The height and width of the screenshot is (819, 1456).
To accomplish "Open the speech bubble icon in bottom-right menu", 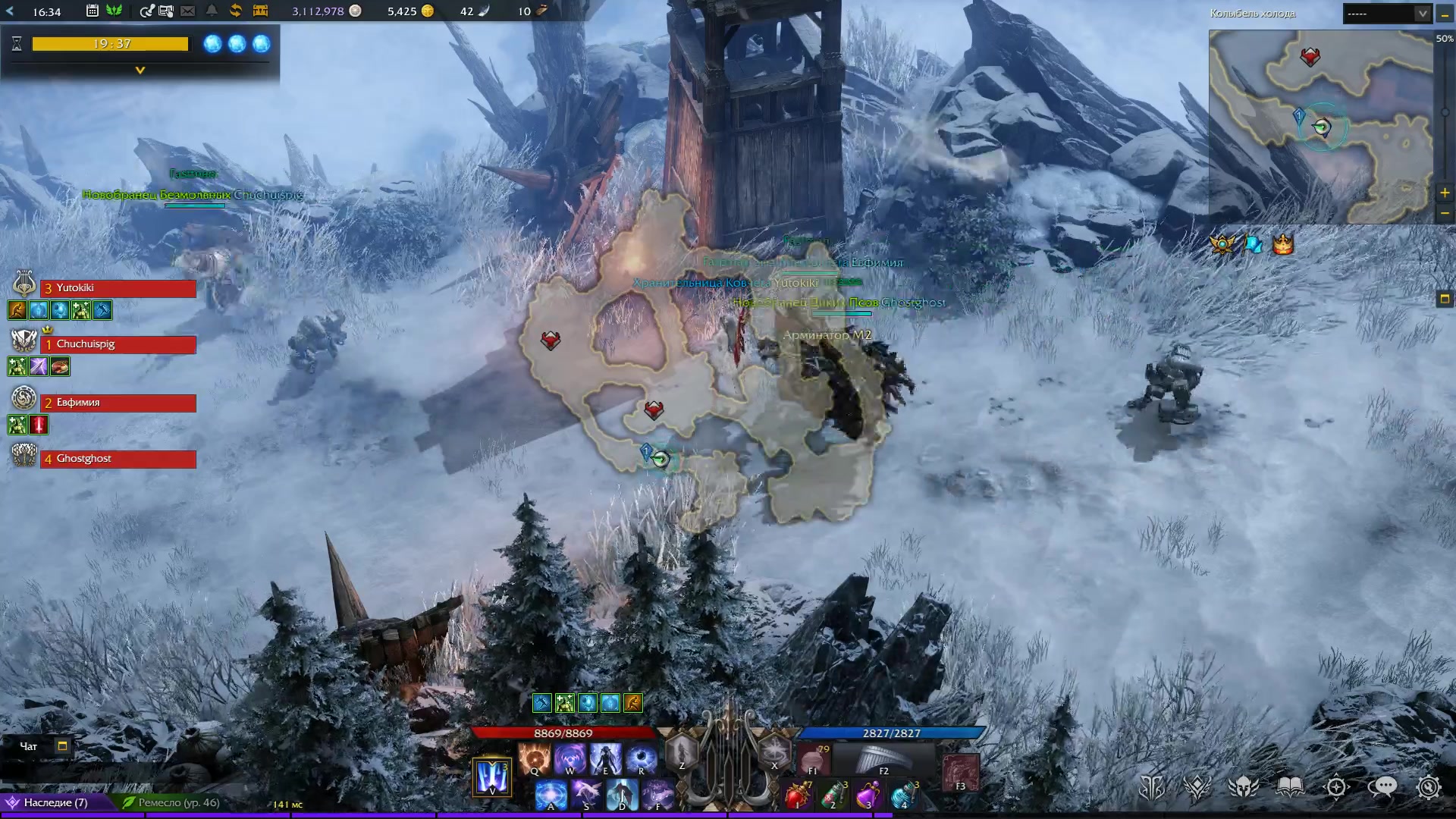I will point(1382,787).
